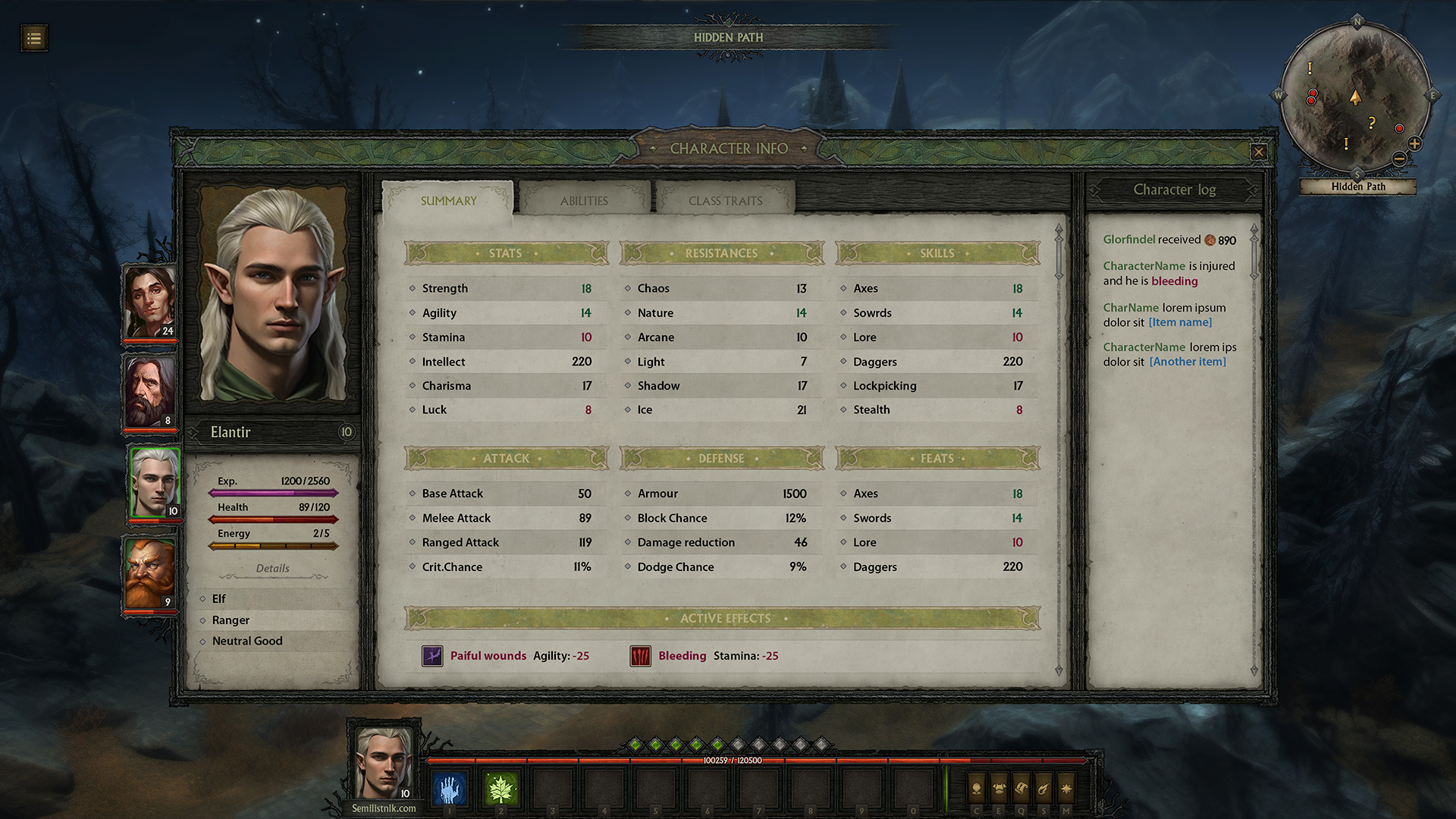Viewport: 1456px width, 819px height.
Task: Click the Bleeding effect icon
Action: click(x=639, y=655)
